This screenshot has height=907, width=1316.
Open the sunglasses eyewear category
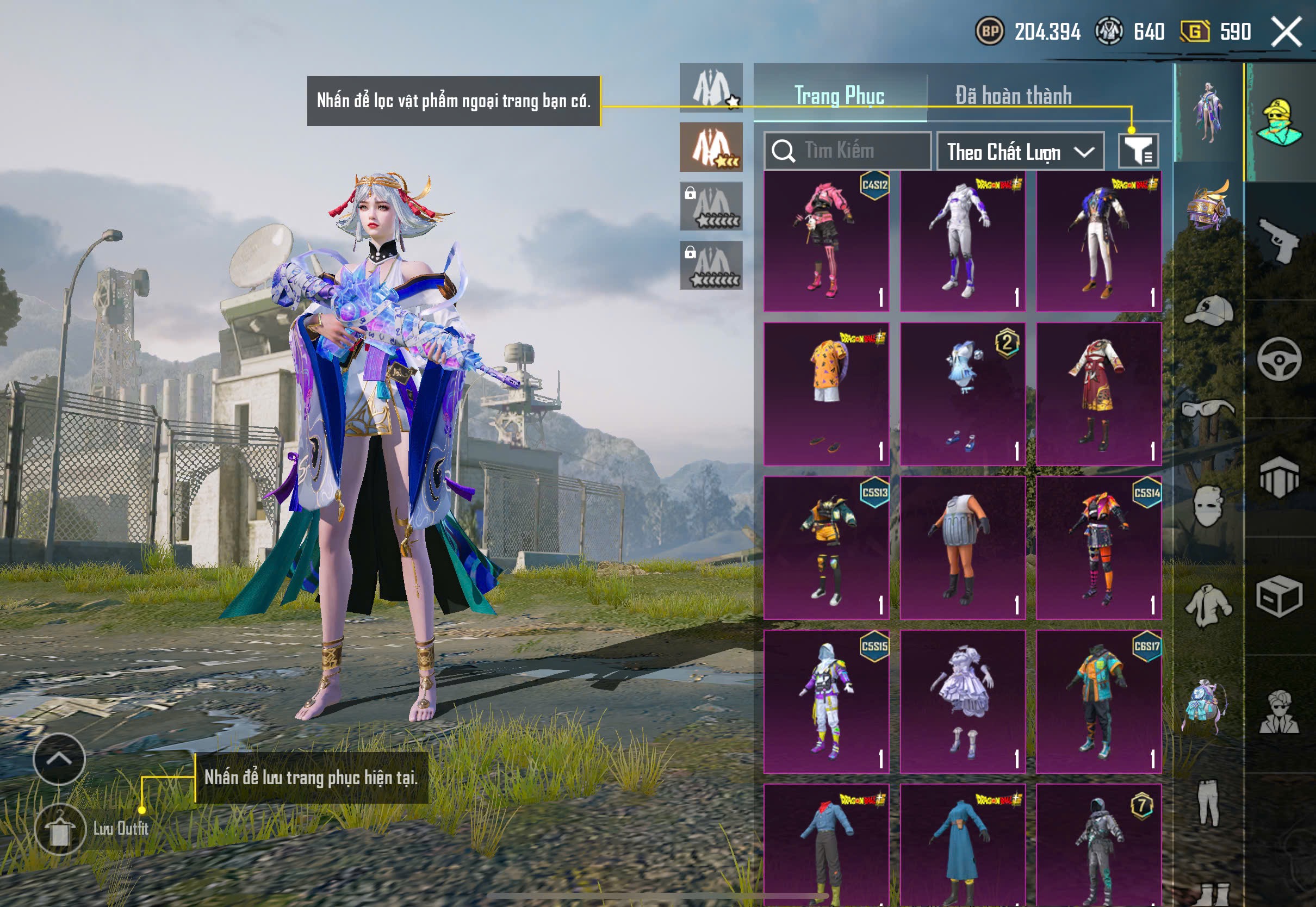pos(1209,408)
